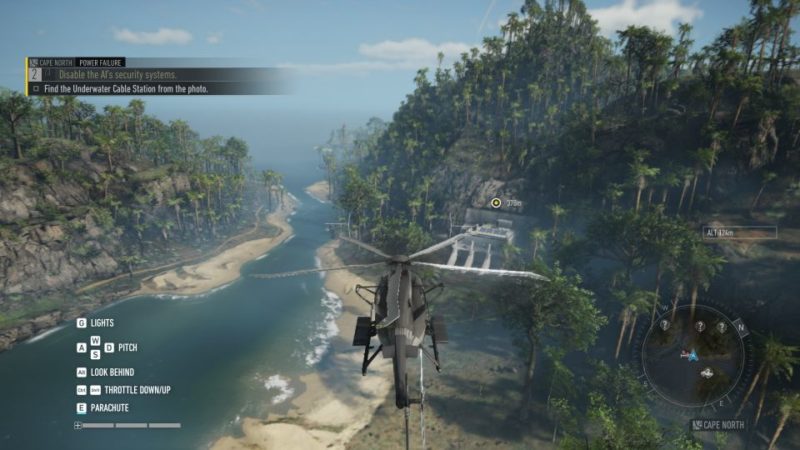Click the yellow objective waypoint marker
This screenshot has height=450, width=800.
495,203
